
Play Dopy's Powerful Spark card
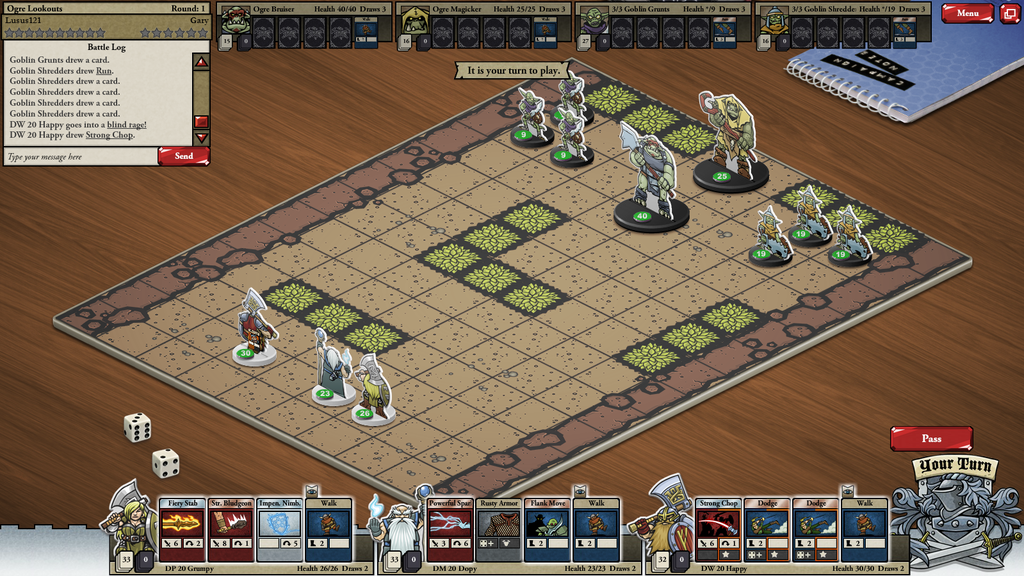[x=450, y=529]
